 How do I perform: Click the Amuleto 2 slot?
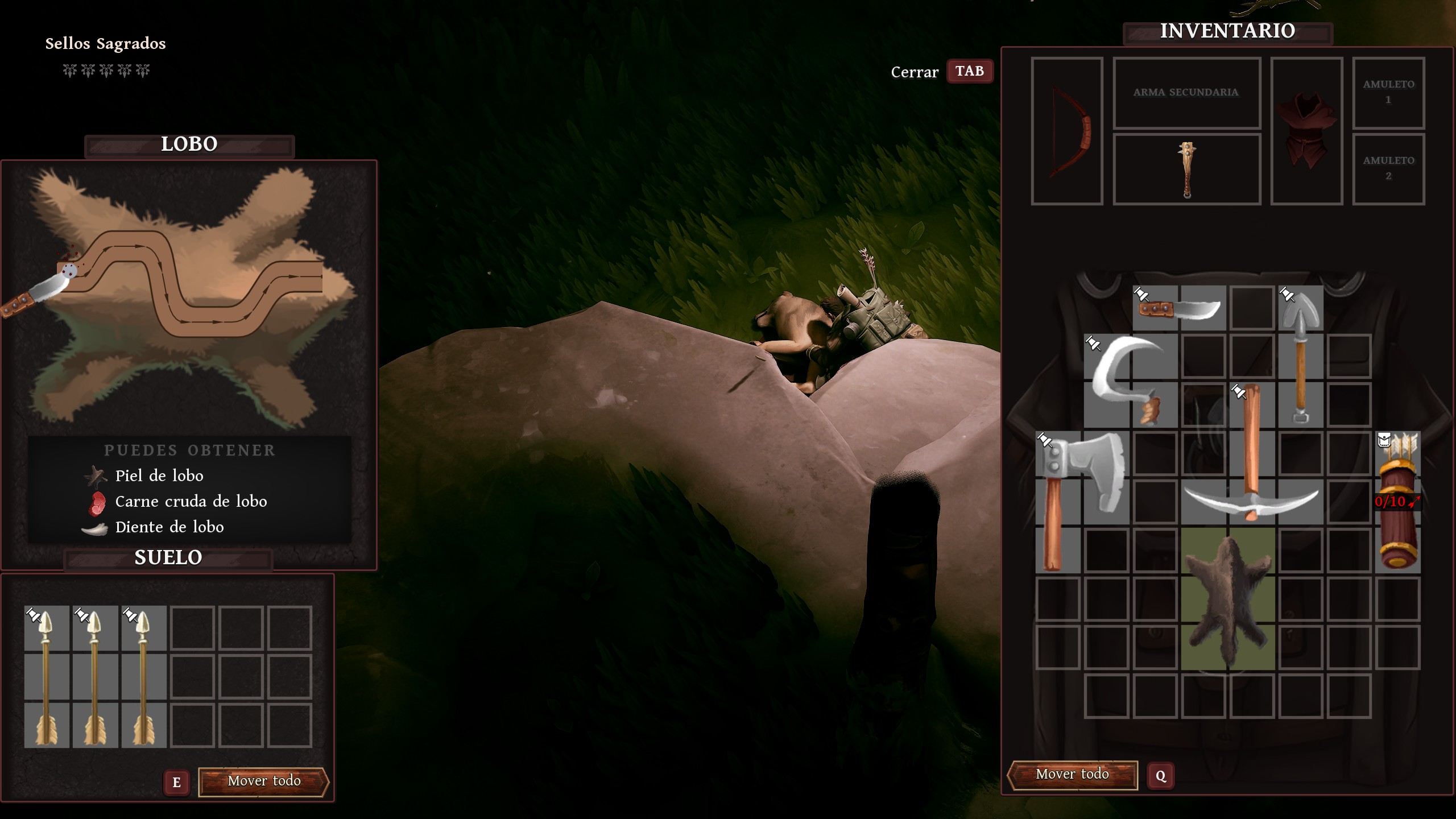(x=1388, y=169)
